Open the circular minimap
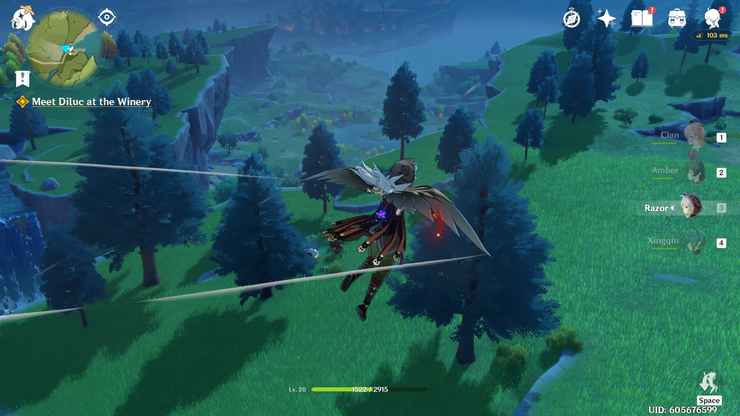This screenshot has height=416, width=740. click(x=61, y=45)
